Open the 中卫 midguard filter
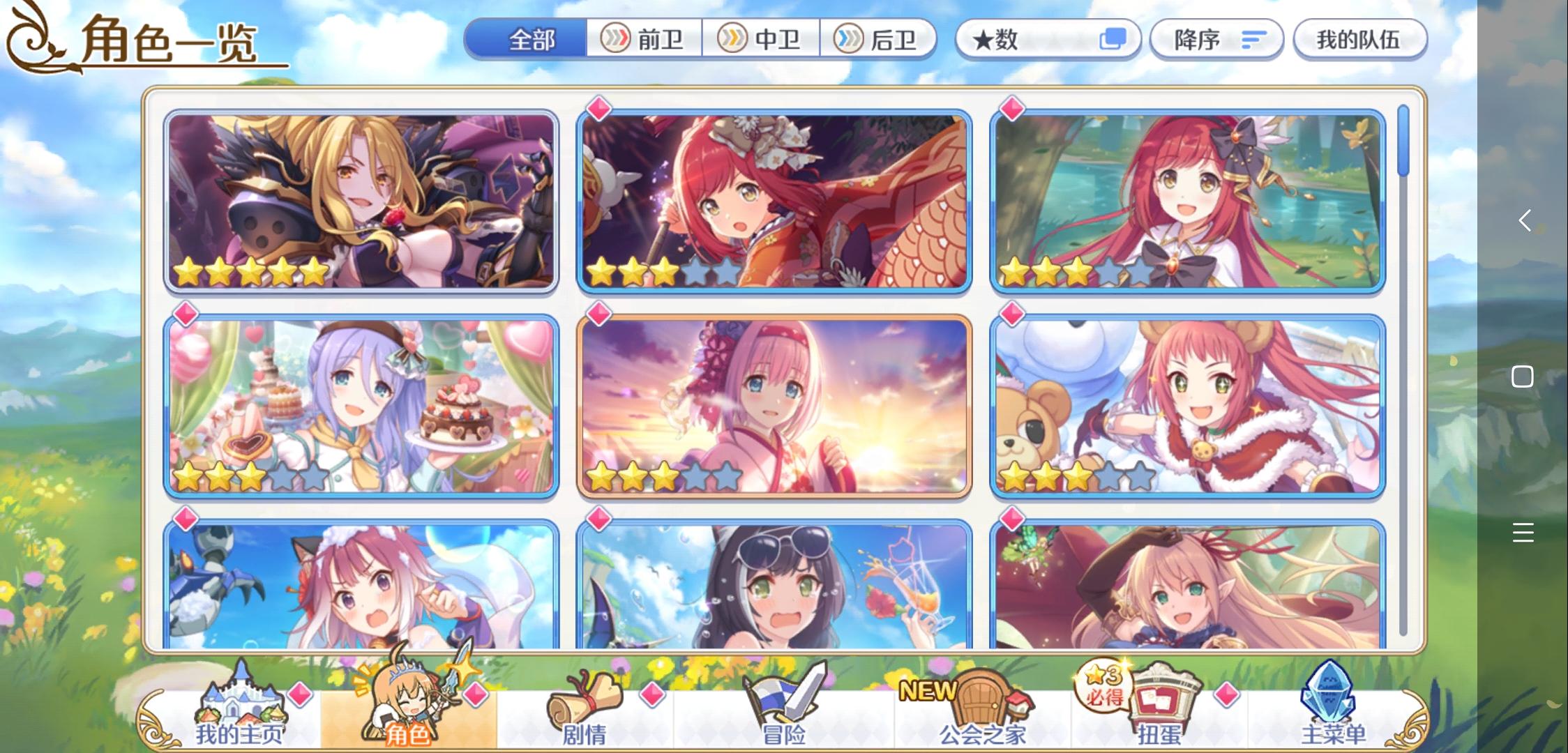Viewport: 1568px width, 753px height. (x=759, y=39)
